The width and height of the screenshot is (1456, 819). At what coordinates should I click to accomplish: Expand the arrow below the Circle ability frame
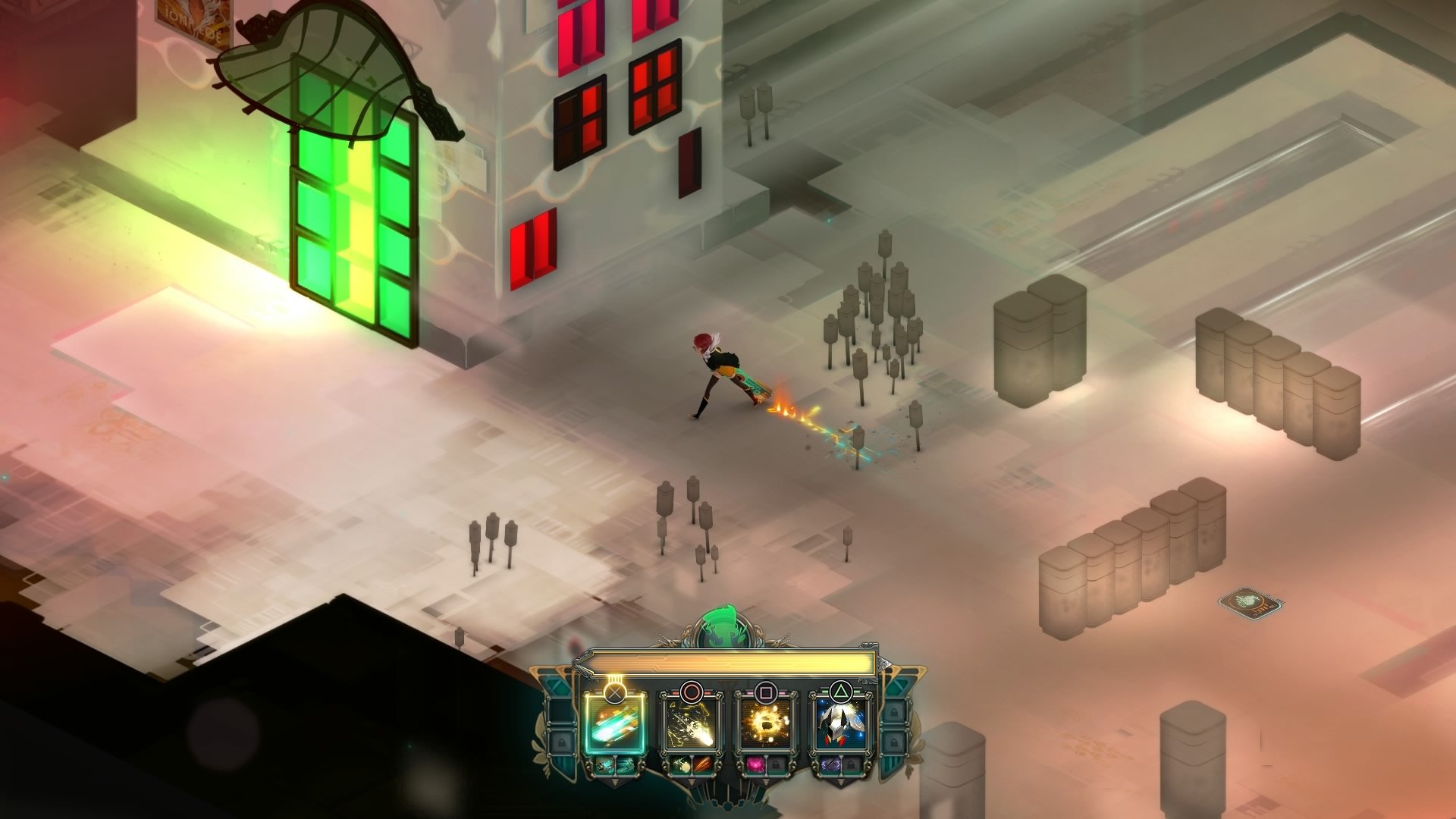(692, 782)
